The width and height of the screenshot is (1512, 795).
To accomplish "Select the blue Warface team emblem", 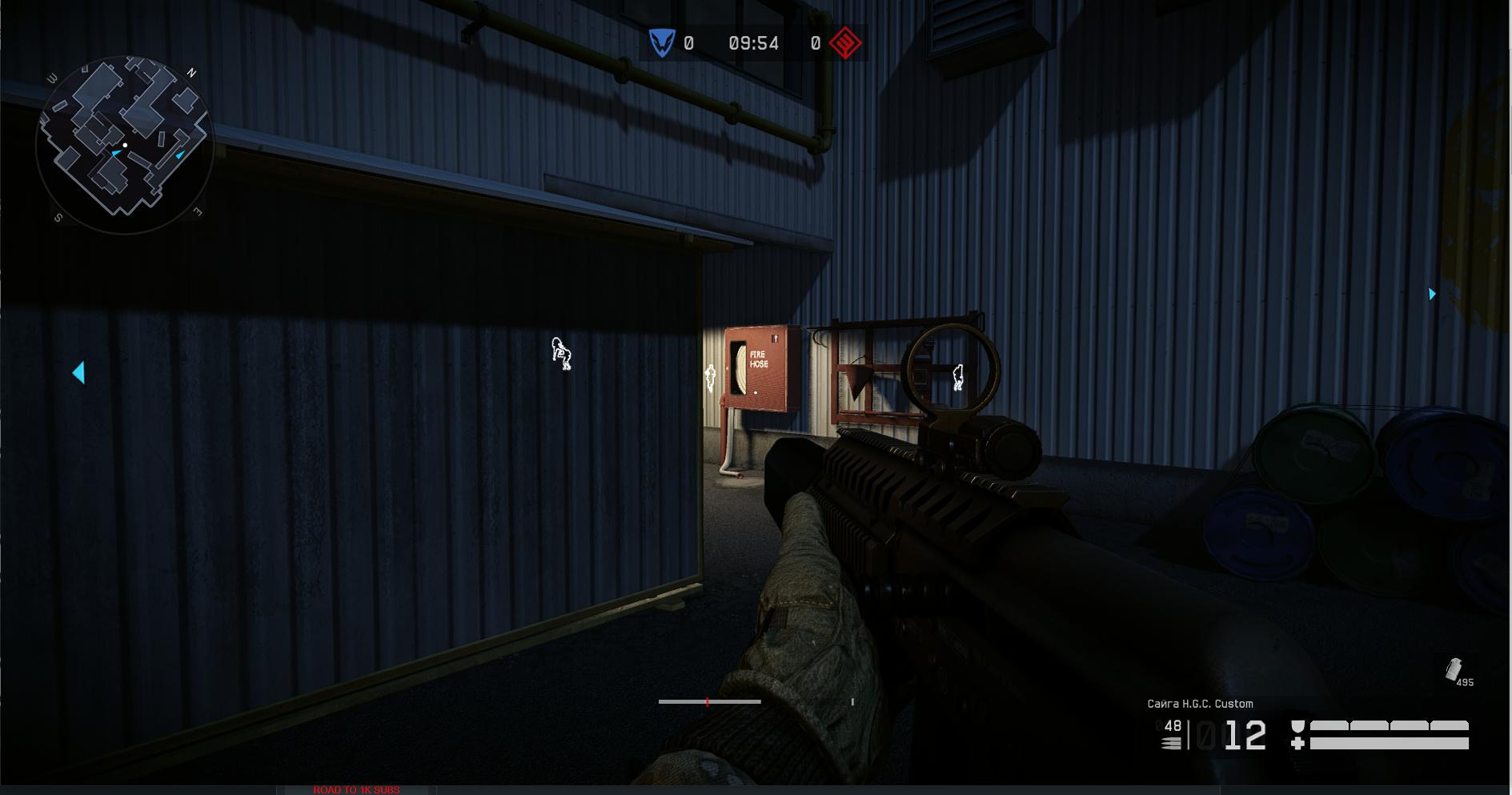I will pyautogui.click(x=661, y=43).
